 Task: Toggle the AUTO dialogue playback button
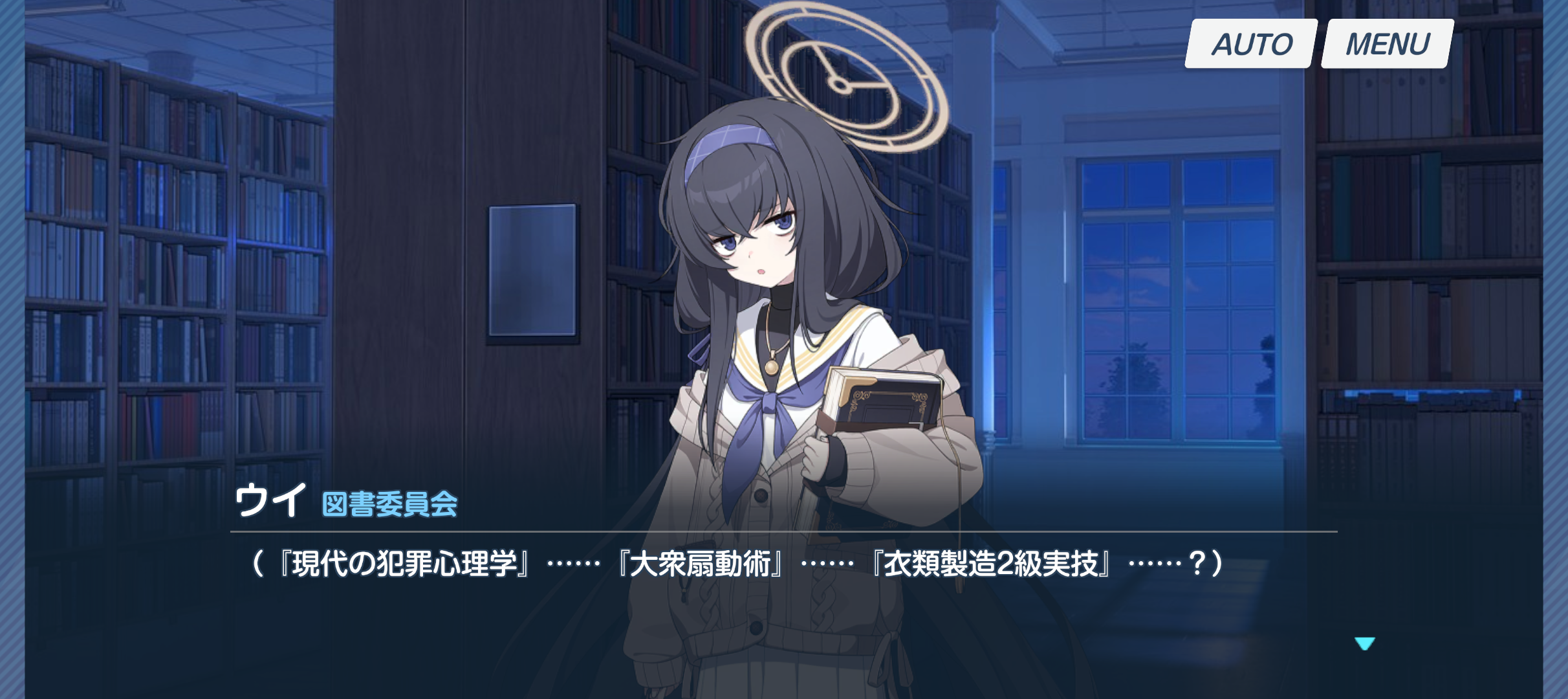pos(1251,44)
